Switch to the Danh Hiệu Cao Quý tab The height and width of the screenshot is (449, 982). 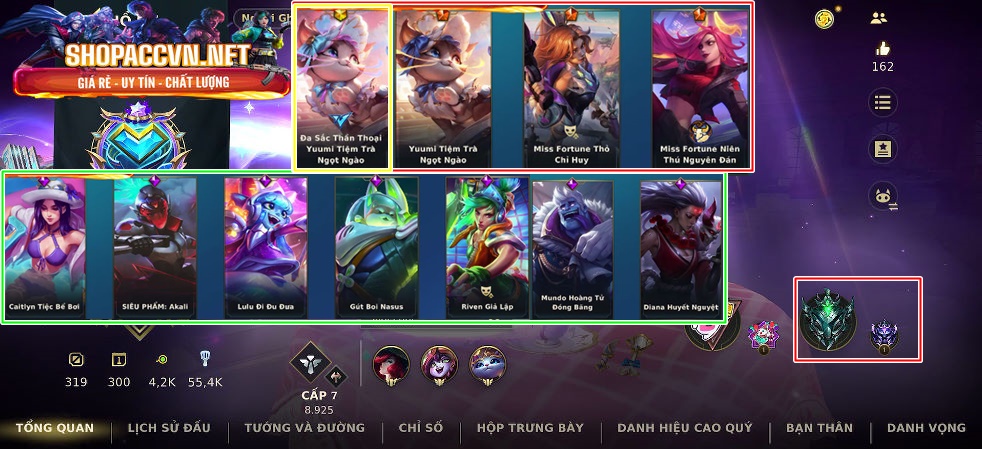click(x=684, y=428)
